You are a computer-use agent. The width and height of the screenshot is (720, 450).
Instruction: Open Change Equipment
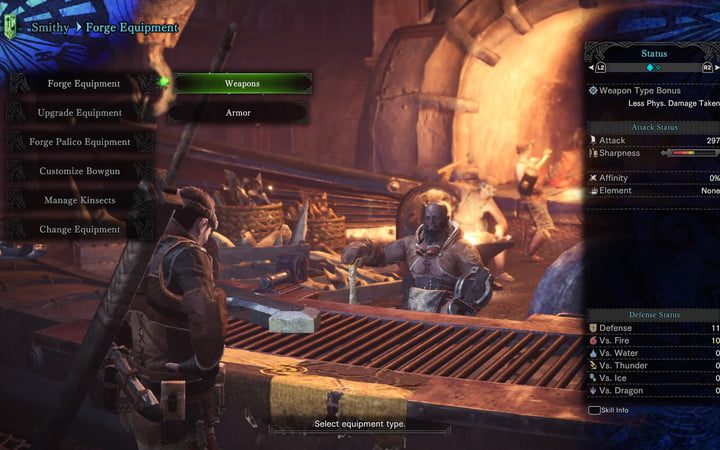tap(80, 229)
